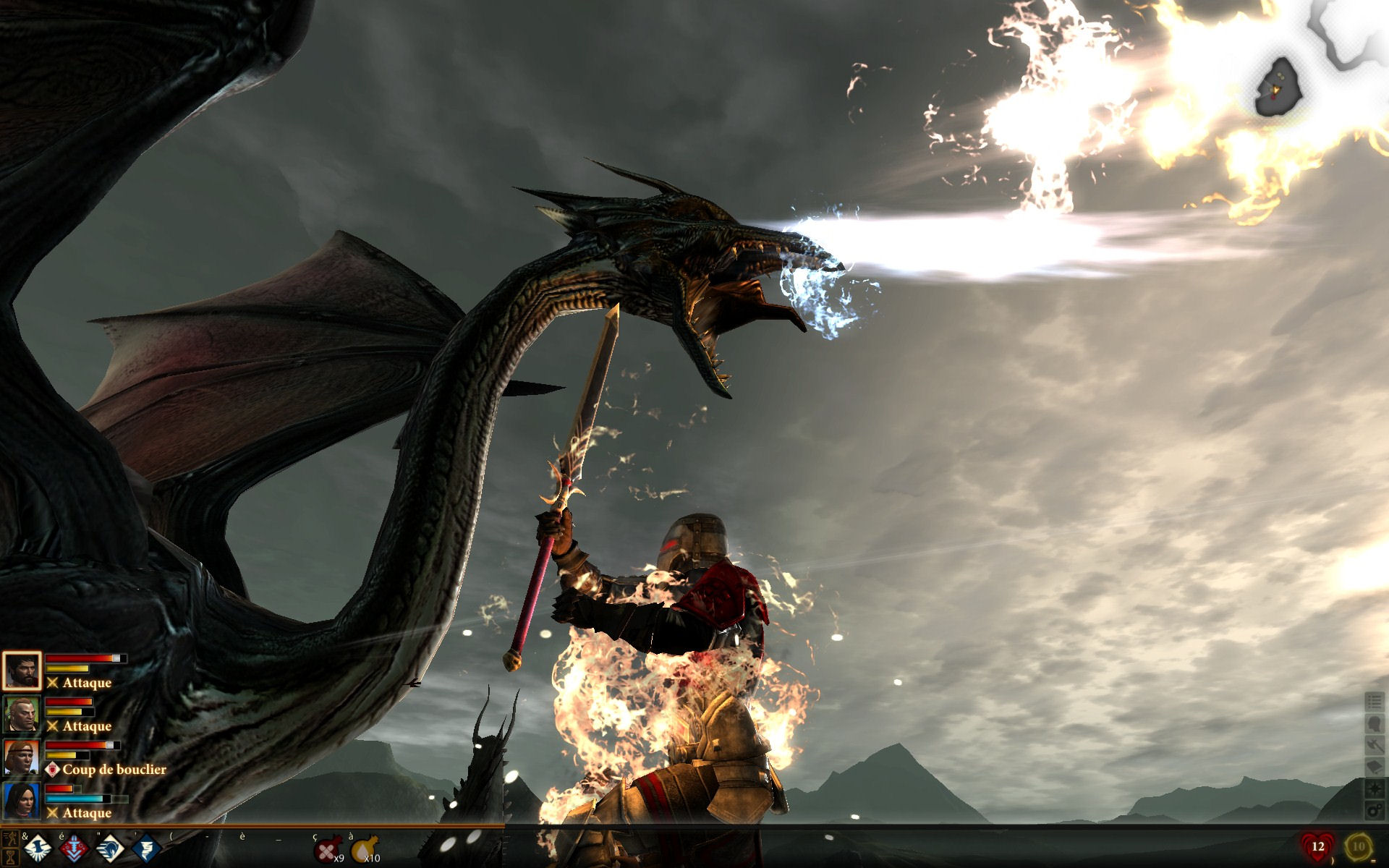Activate the red downward-sword ability
This screenshot has height=868, width=1389.
point(74,848)
